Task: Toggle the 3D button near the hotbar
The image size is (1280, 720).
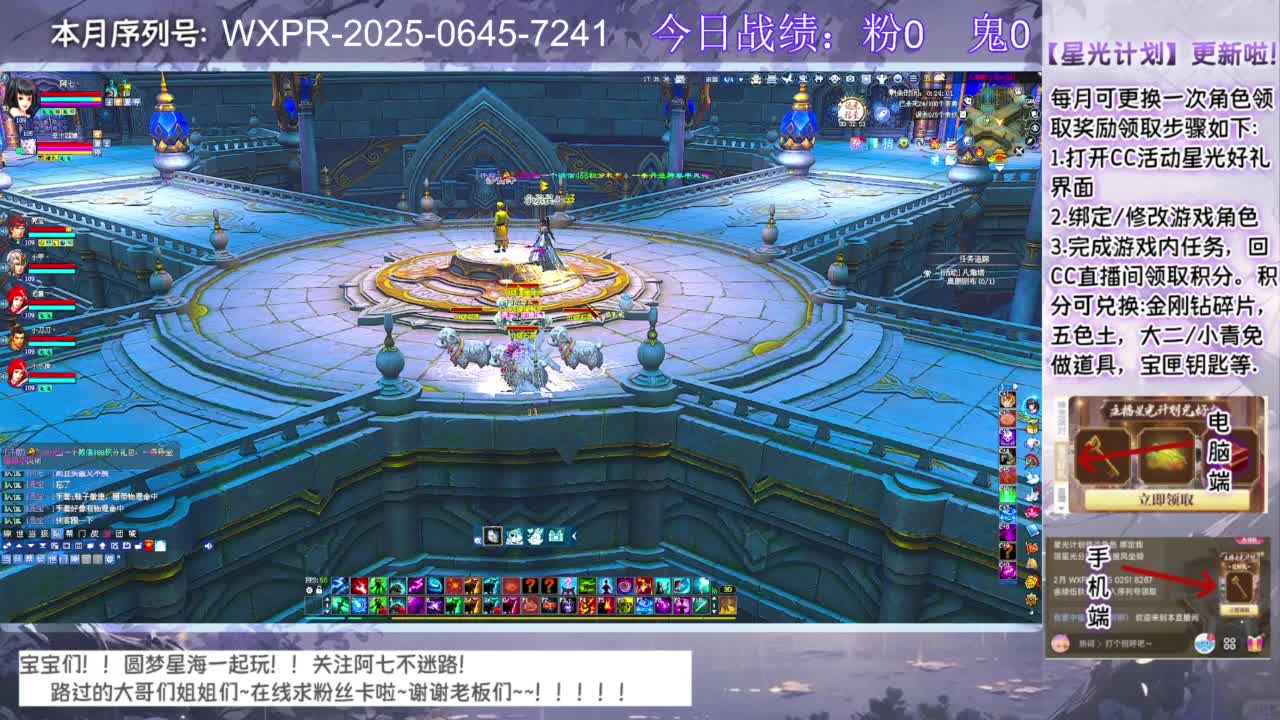Action: pos(728,589)
